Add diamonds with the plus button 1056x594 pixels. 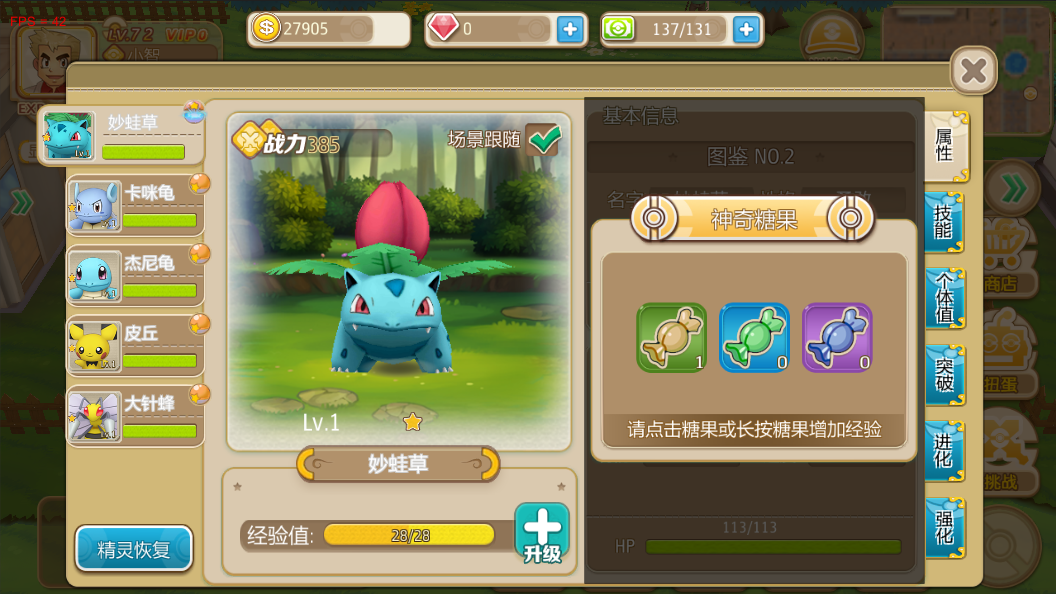571,29
